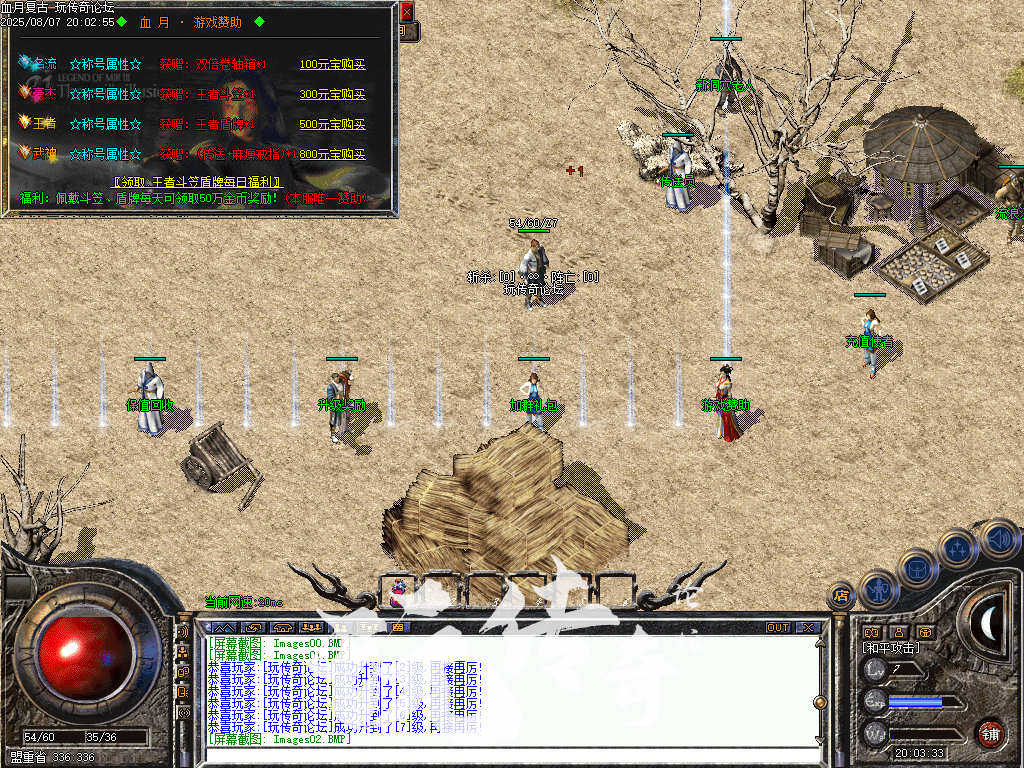1024x768 pixels.
Task: Click the red 铺 stall button
Action: [x=990, y=732]
